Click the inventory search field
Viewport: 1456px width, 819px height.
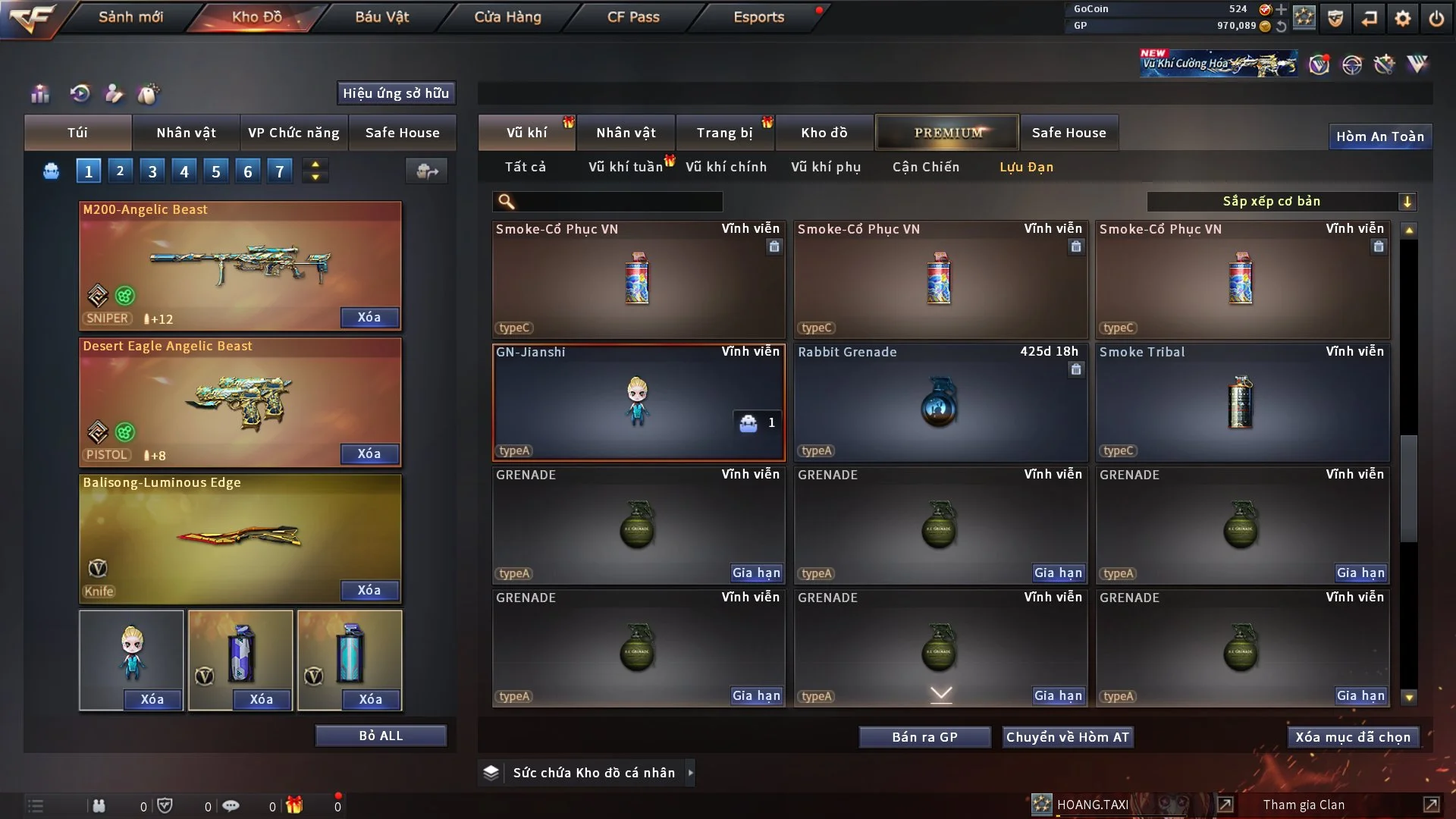[618, 201]
